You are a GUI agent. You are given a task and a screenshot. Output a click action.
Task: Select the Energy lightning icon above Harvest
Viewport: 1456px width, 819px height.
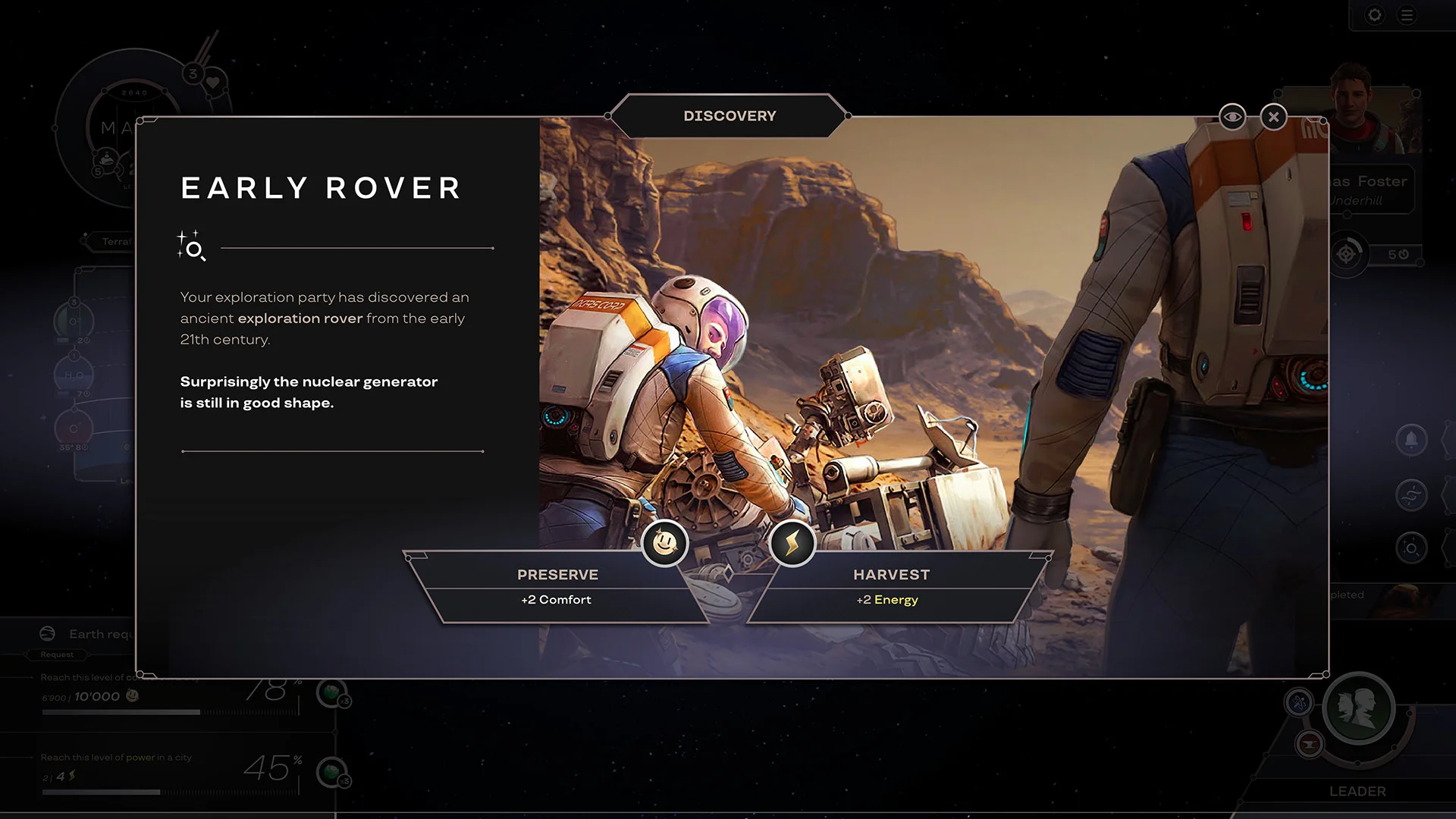tap(793, 543)
